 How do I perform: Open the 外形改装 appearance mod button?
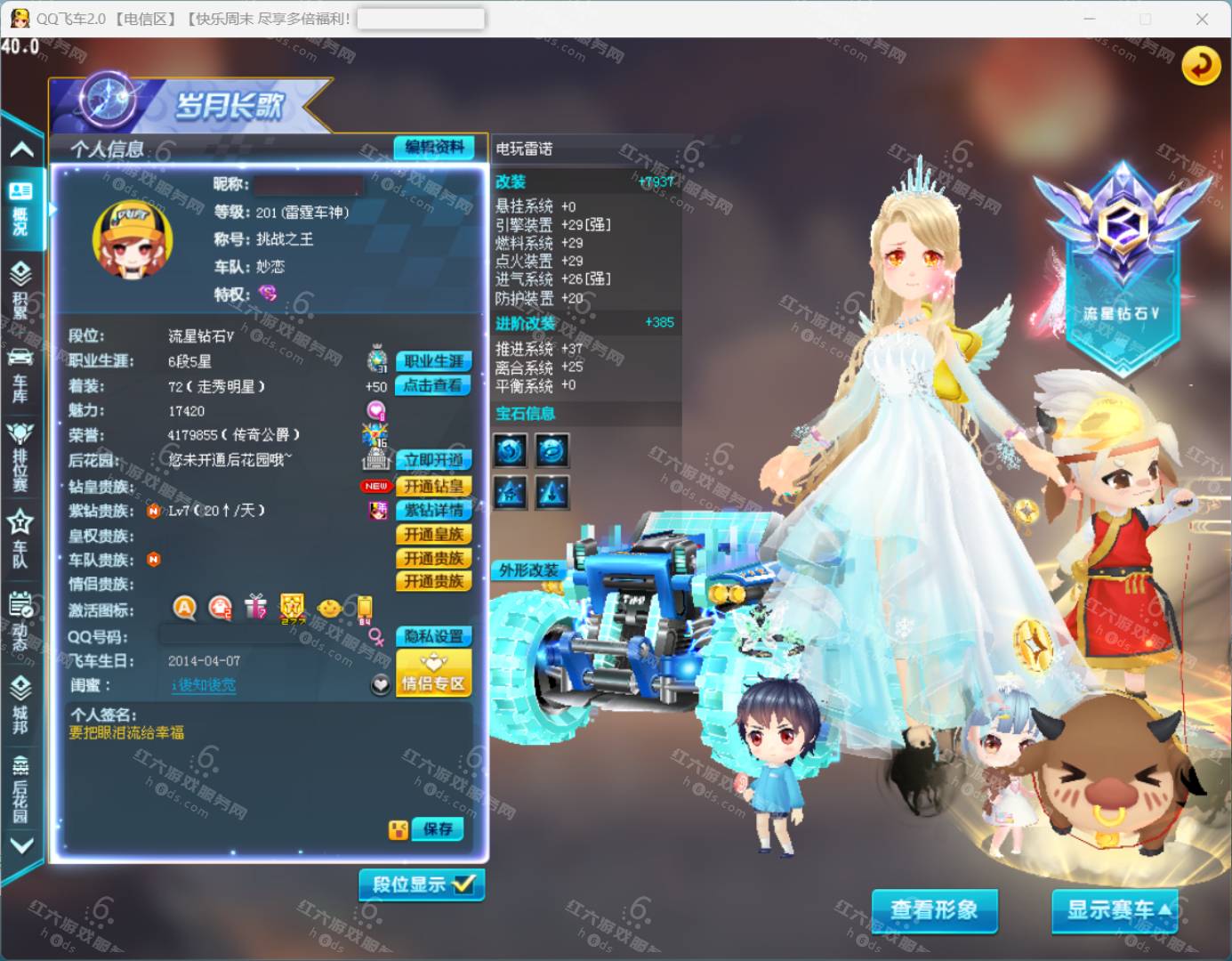click(x=527, y=570)
